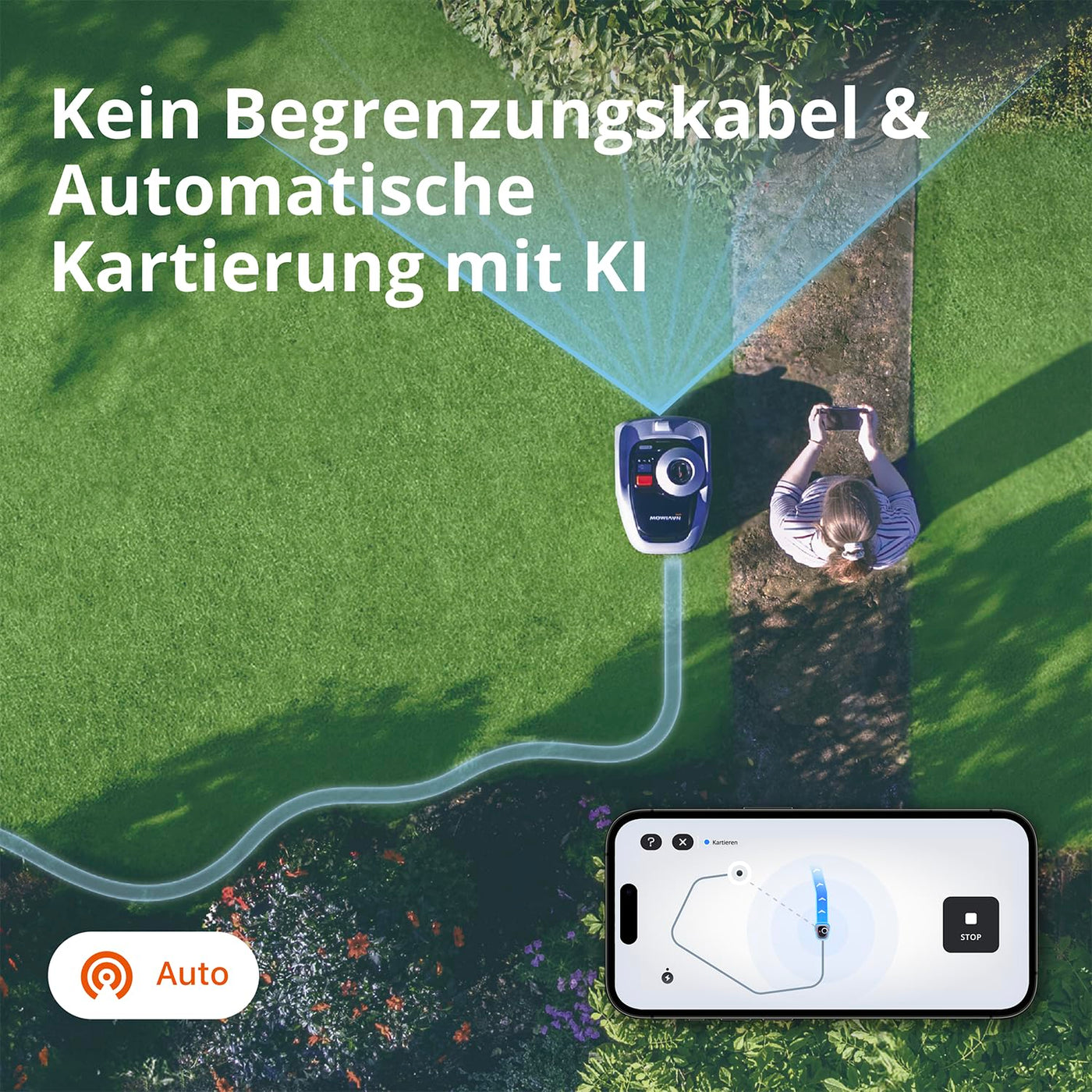The height and width of the screenshot is (1092, 1092).
Task: Tap the camera lens on the robot mower
Action: tap(679, 471)
